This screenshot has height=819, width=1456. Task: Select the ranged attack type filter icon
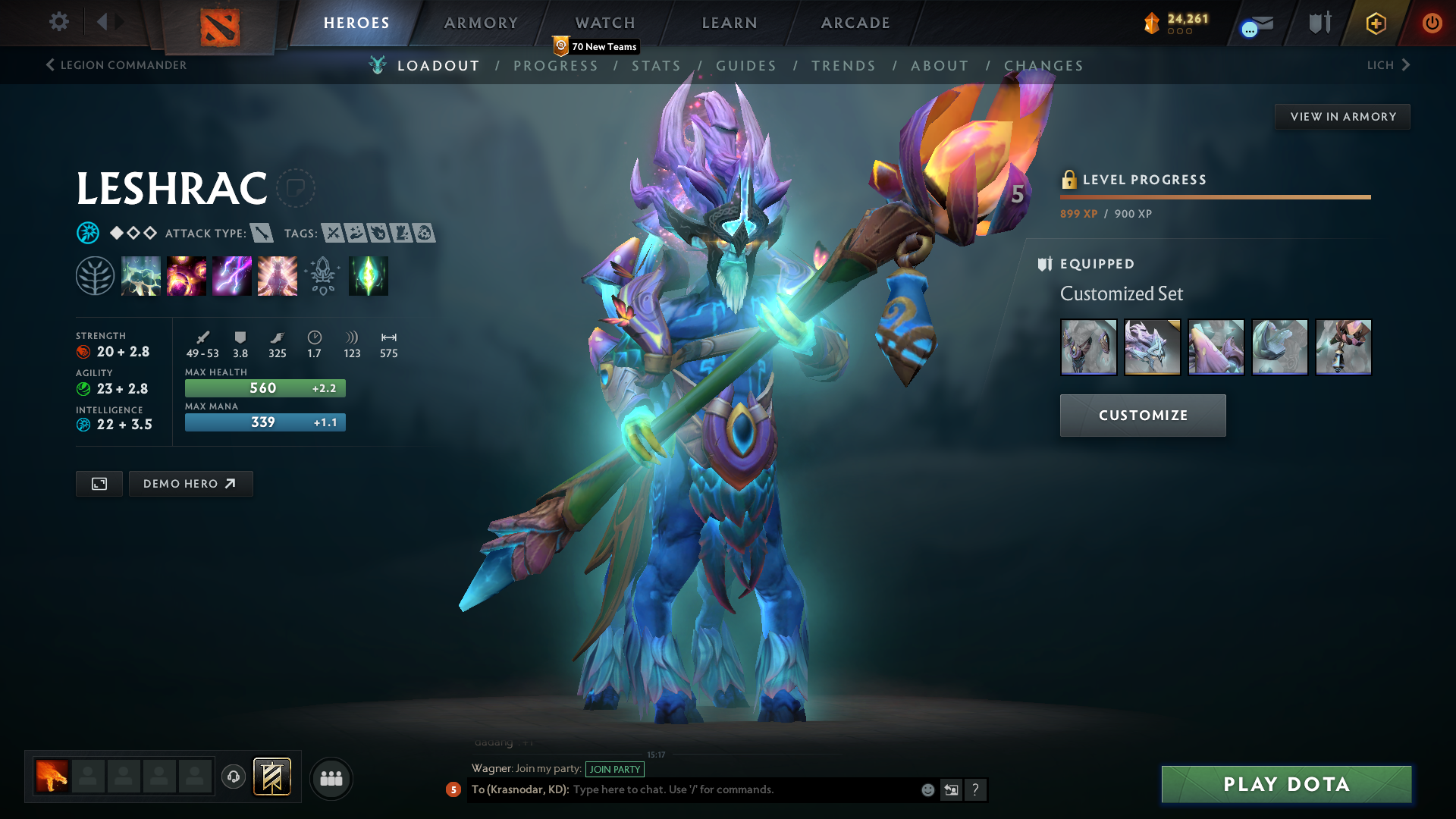tap(262, 234)
